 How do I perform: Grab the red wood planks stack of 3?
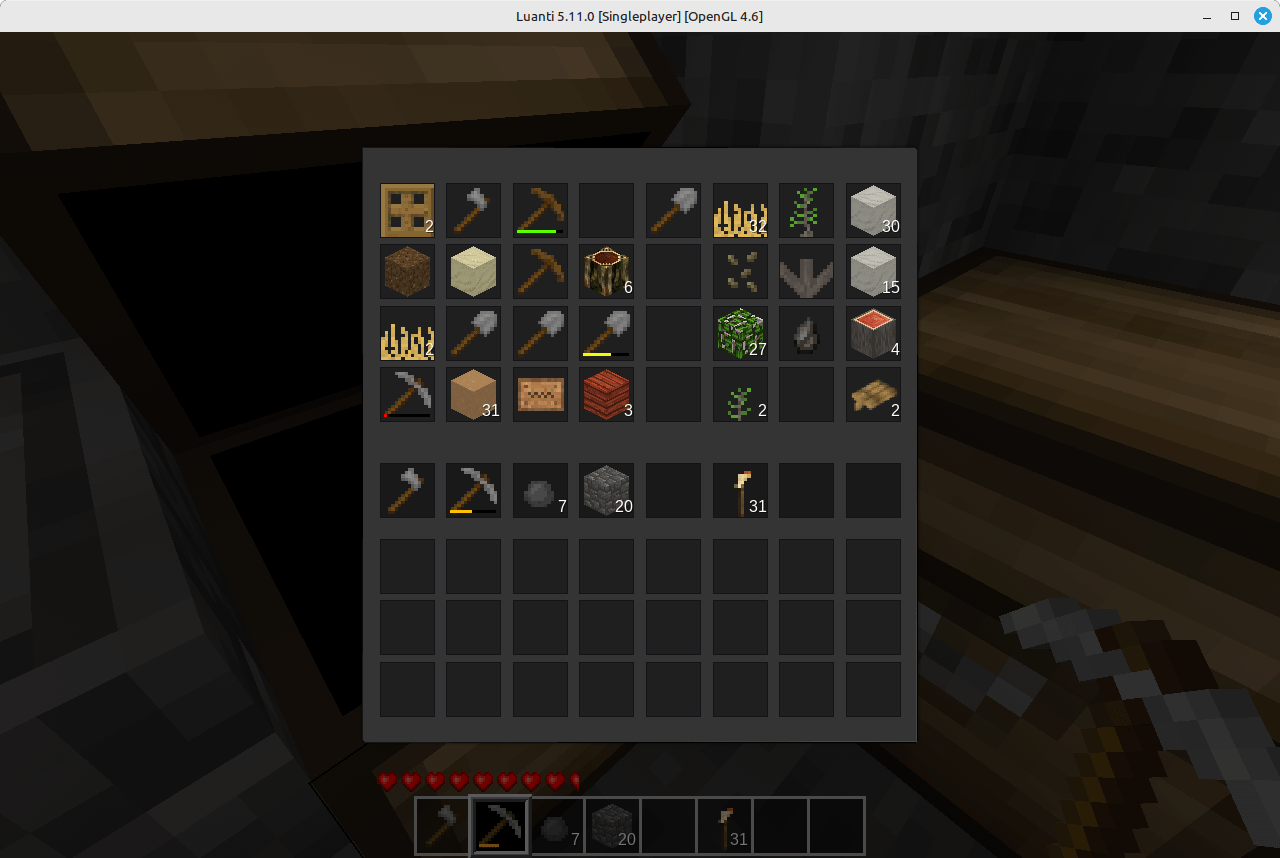point(606,394)
